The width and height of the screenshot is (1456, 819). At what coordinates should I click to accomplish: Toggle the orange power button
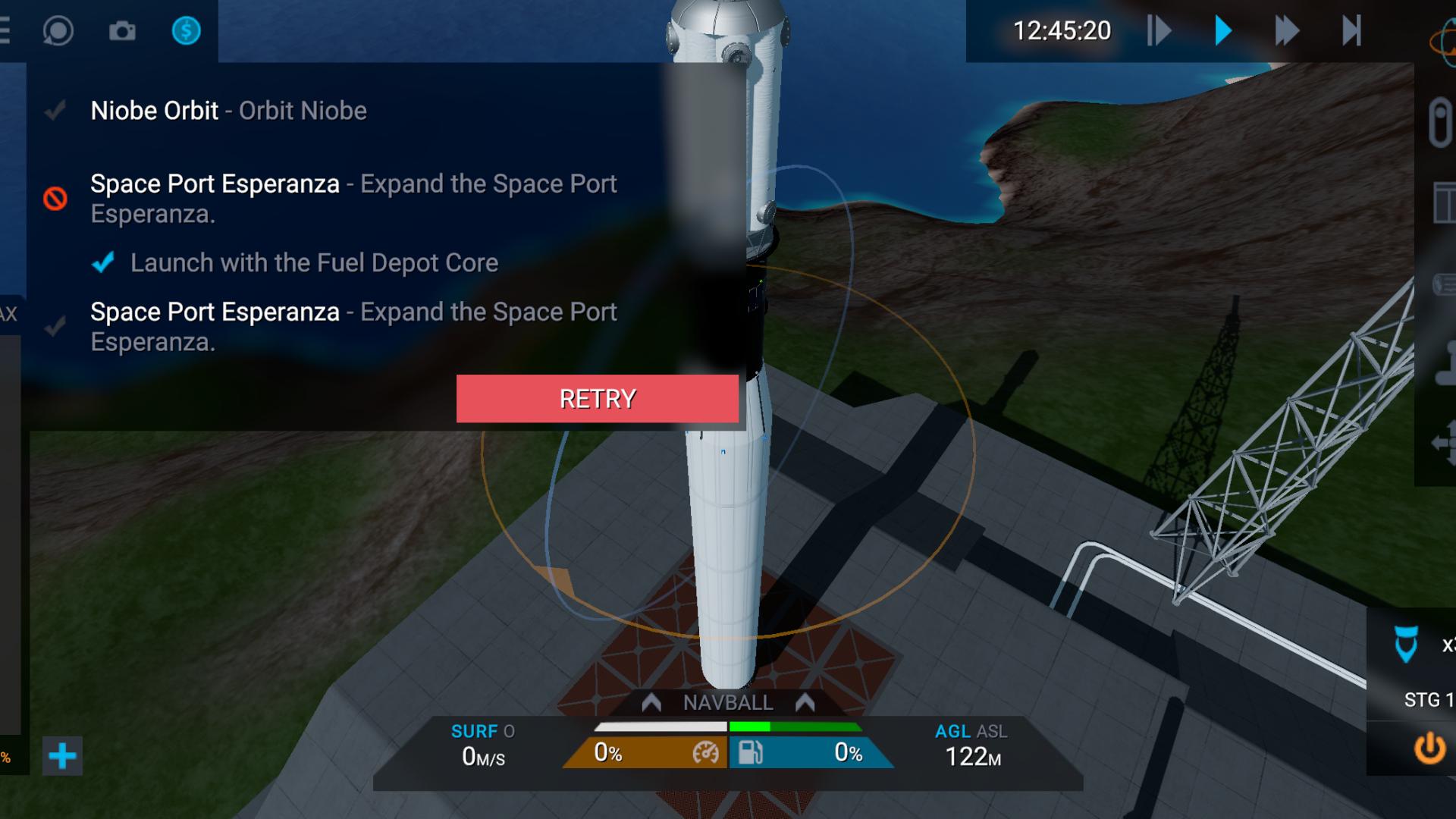(1429, 748)
